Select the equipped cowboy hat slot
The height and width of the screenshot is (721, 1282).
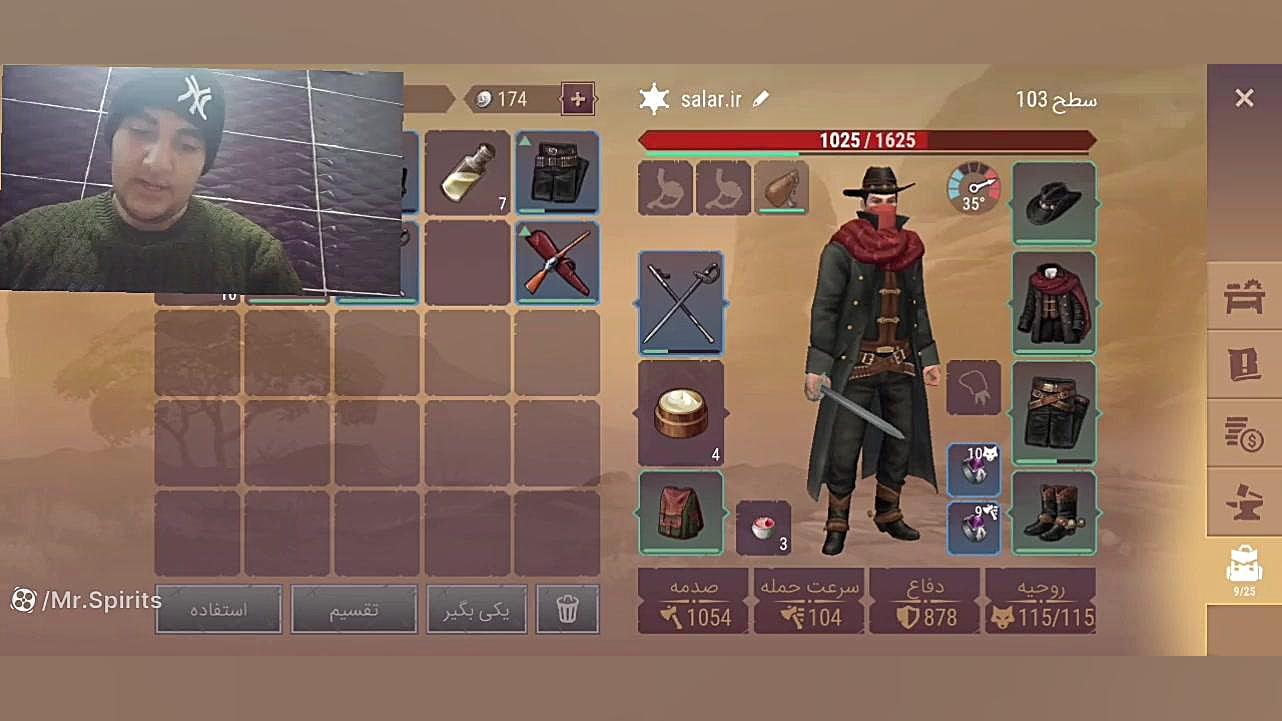[1053, 202]
